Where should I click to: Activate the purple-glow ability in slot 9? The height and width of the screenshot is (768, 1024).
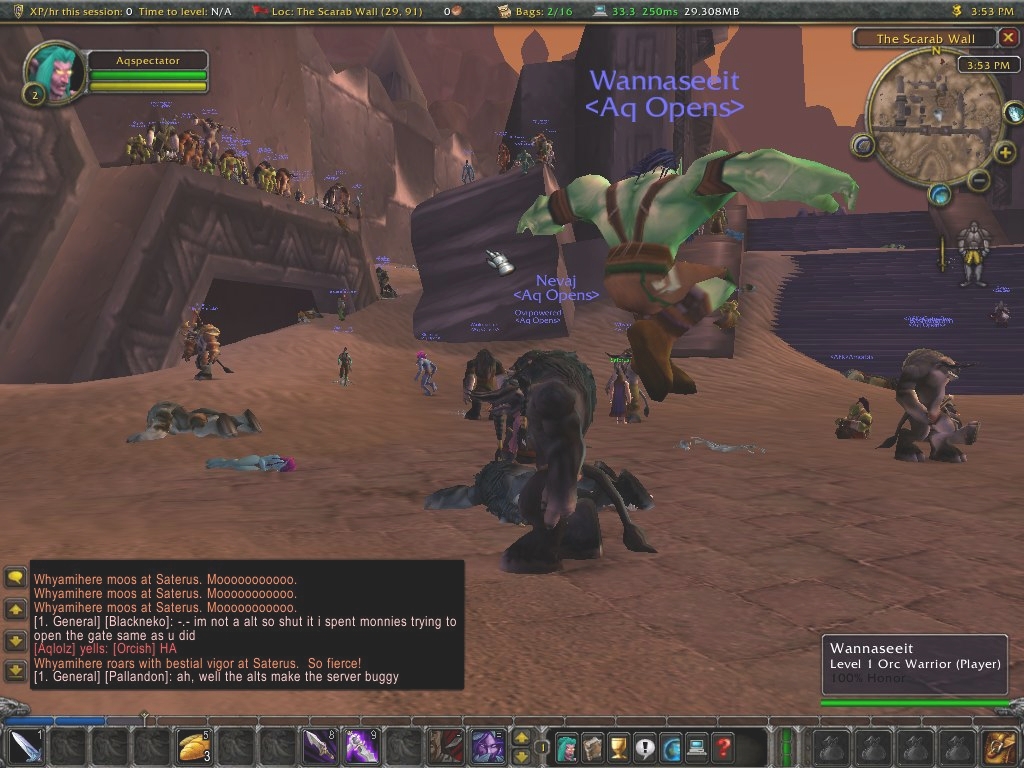coord(361,747)
